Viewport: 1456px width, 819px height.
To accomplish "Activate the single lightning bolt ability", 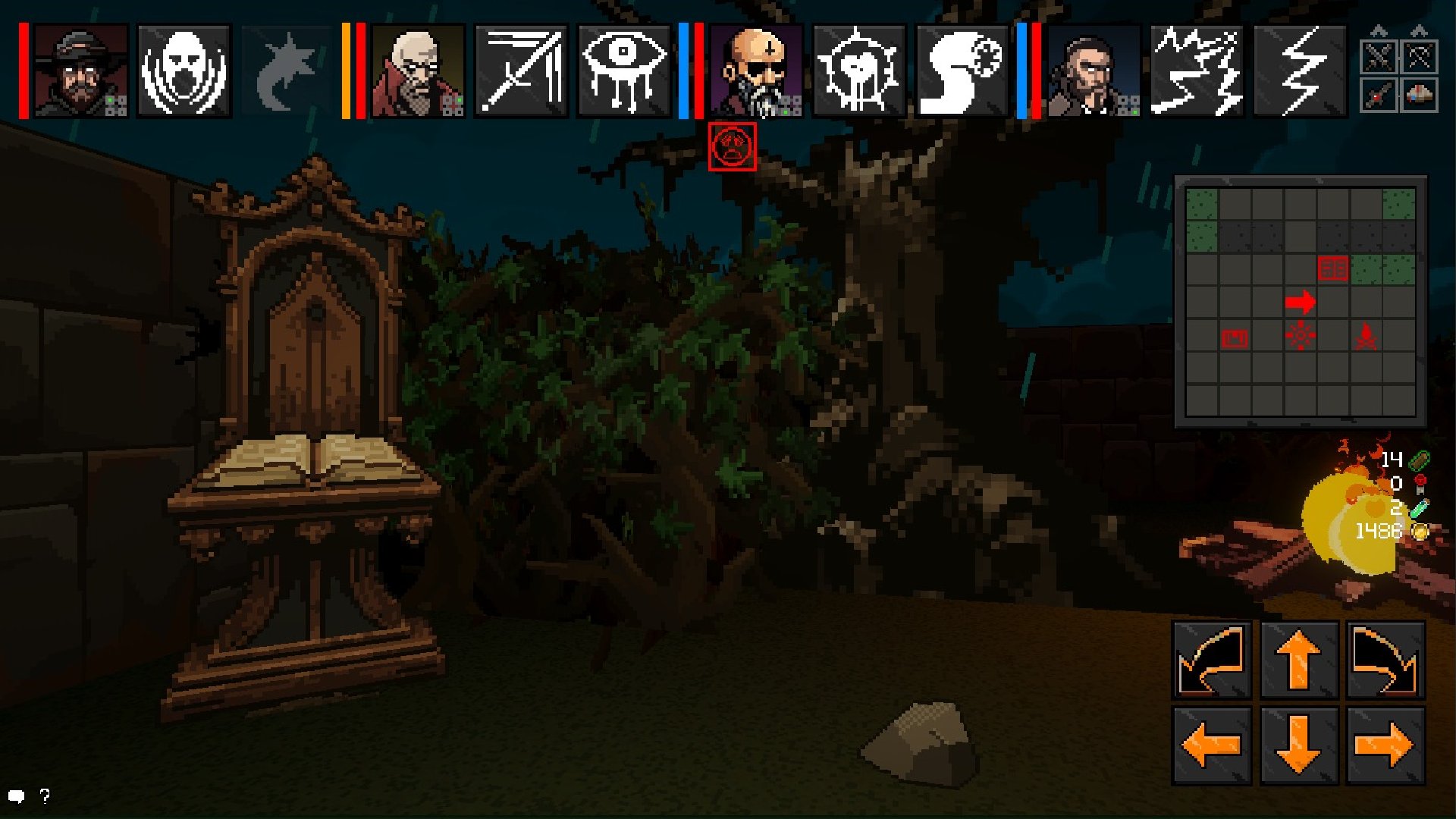I will pyautogui.click(x=1300, y=71).
